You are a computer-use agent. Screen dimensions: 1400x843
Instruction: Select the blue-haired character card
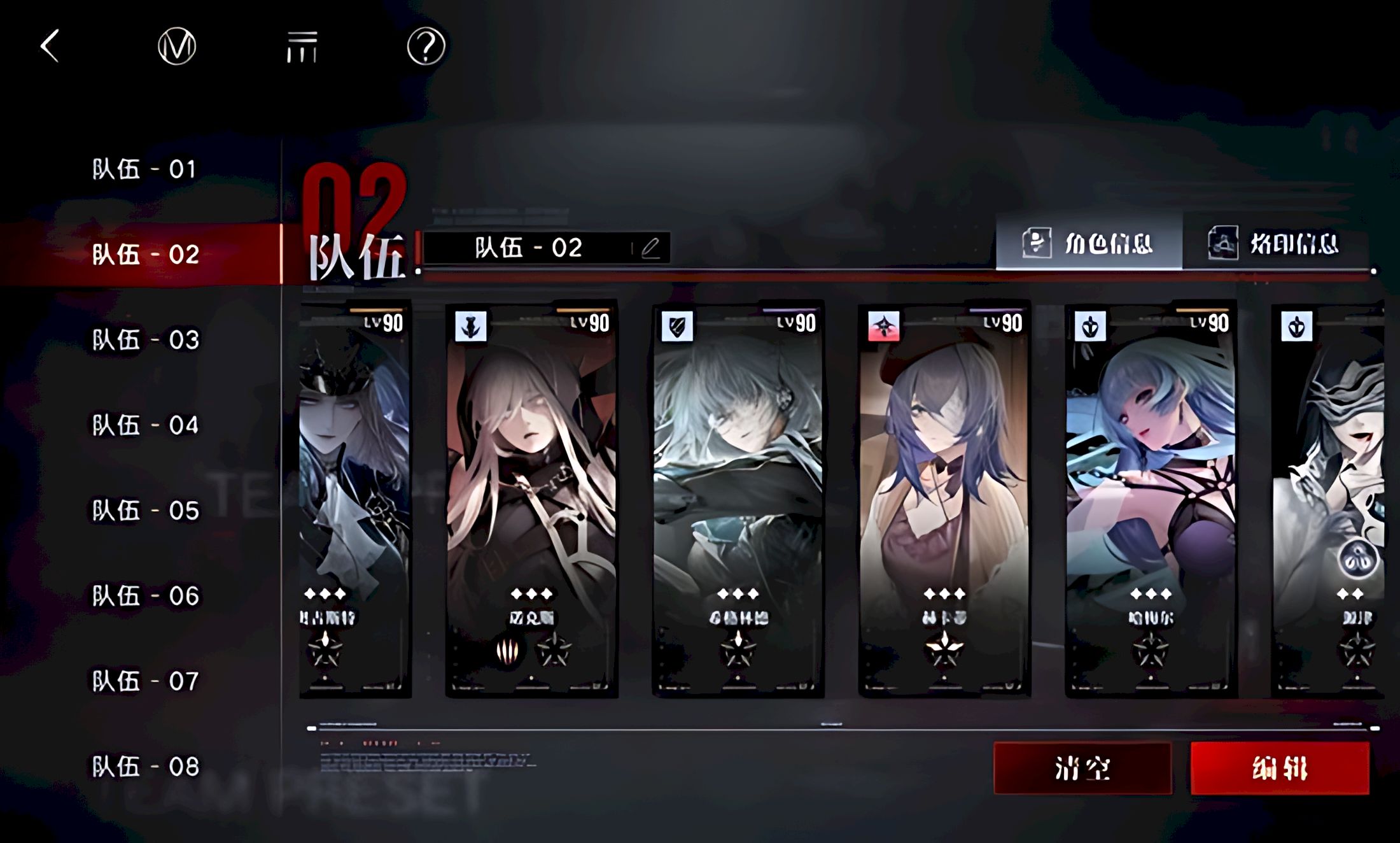click(x=1151, y=497)
